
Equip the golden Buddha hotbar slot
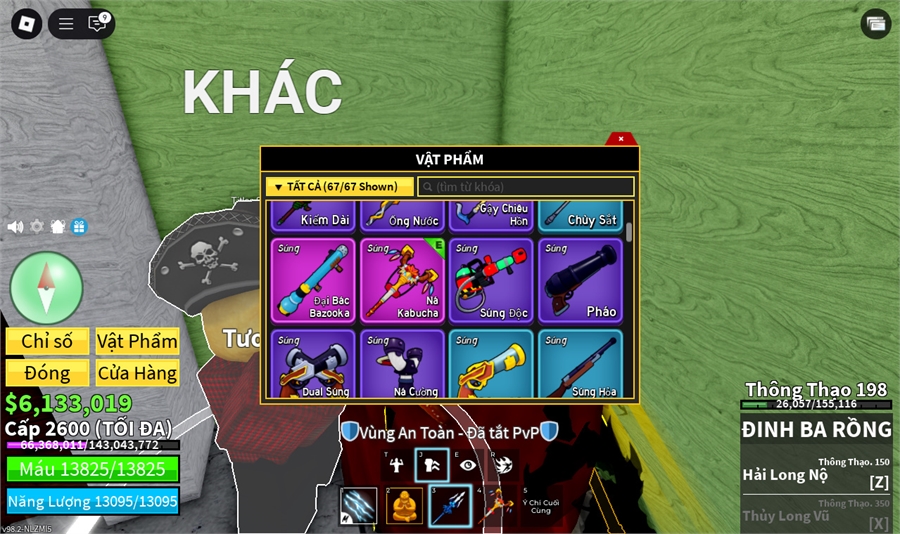(x=404, y=506)
